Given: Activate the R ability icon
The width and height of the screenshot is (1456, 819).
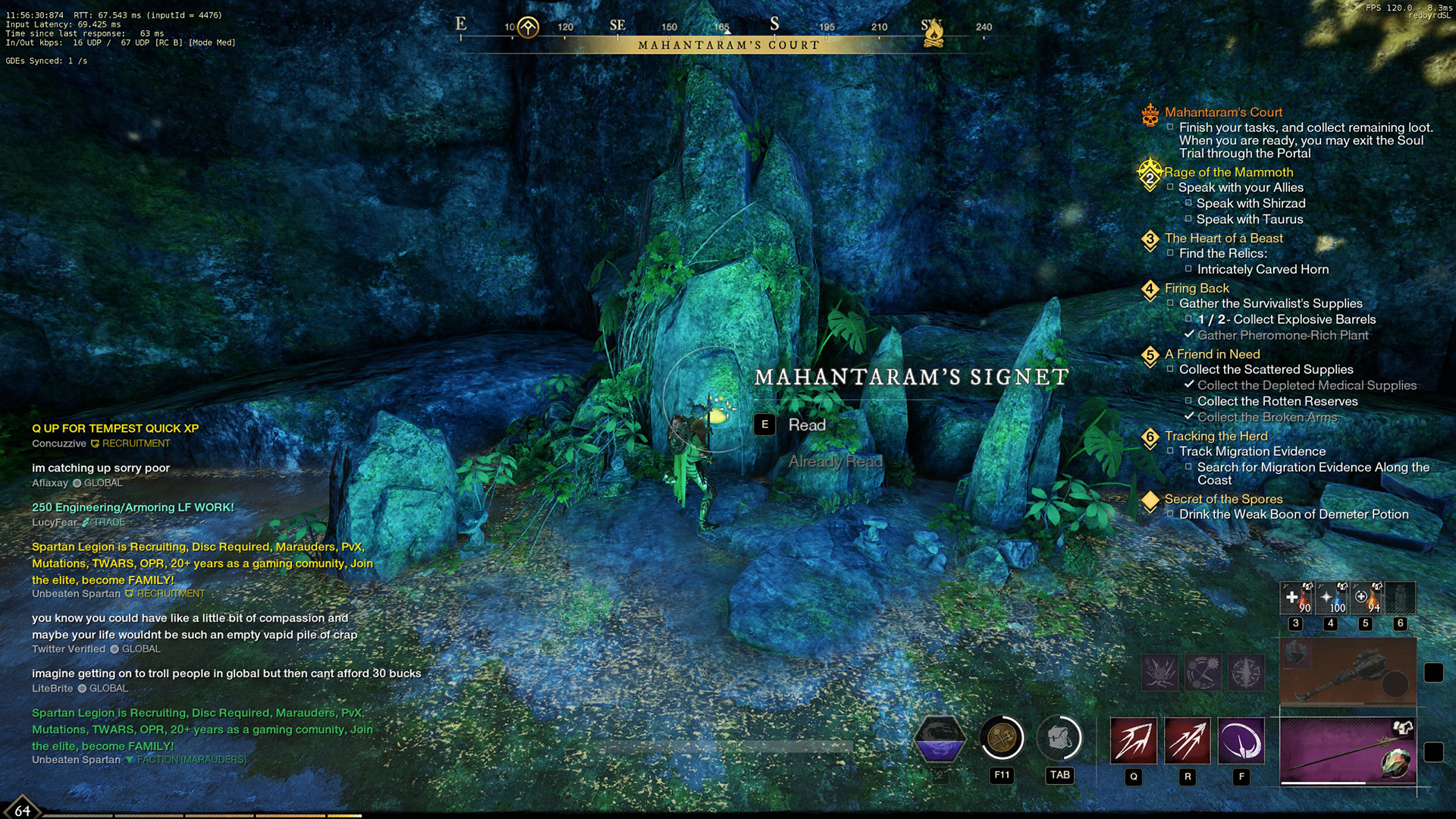Looking at the screenshot, I should click(1189, 742).
